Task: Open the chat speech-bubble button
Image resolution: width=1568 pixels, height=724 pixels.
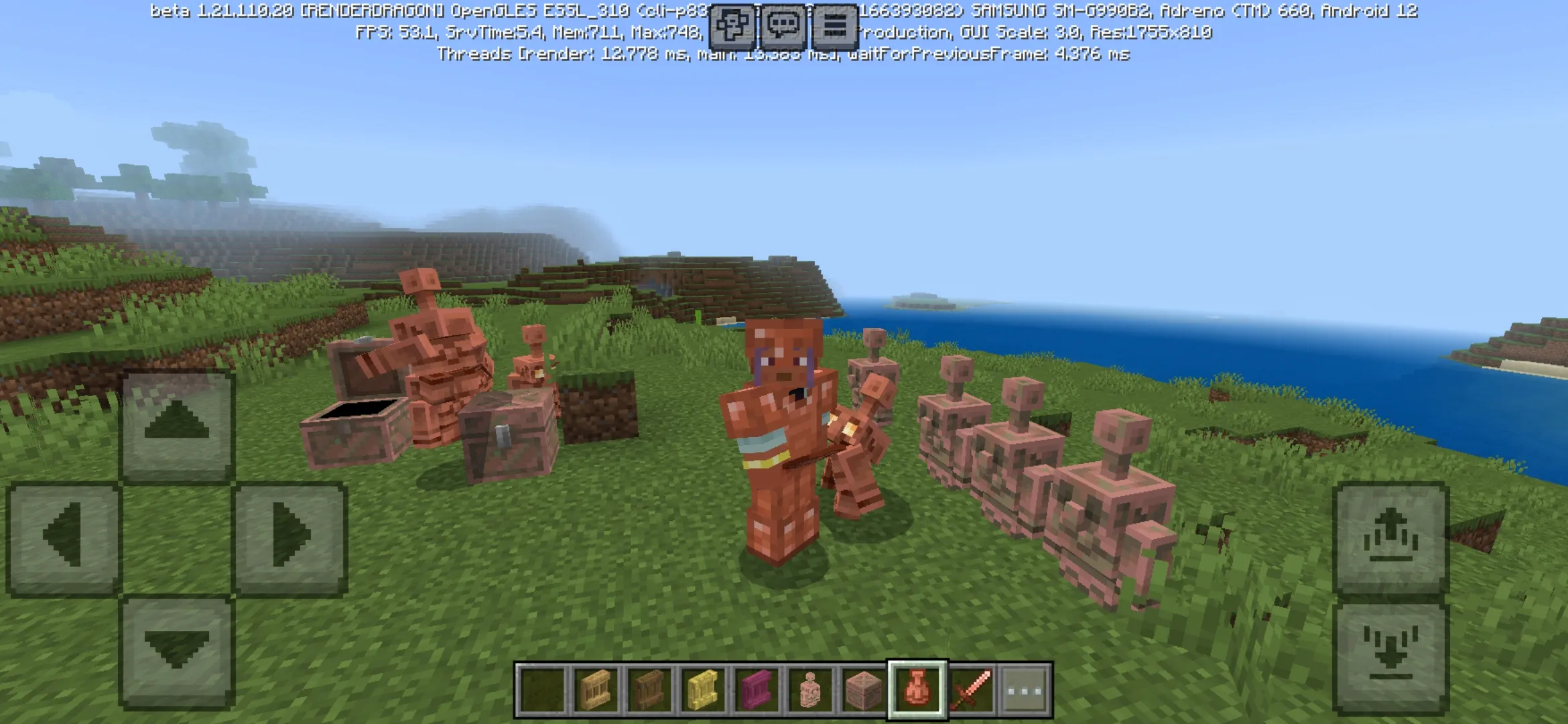Action: 783,26
